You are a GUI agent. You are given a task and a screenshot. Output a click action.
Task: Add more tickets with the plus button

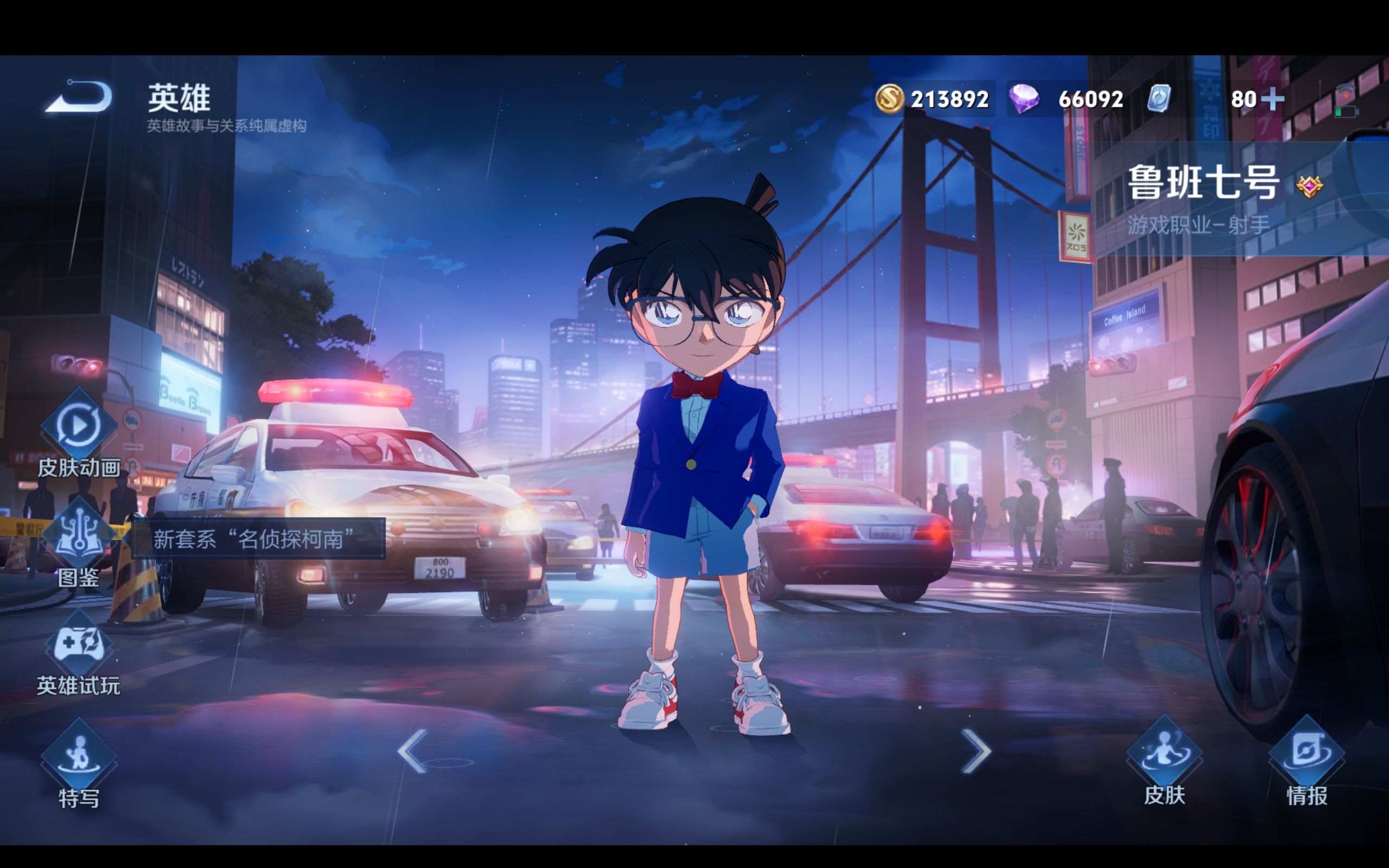point(1273,99)
